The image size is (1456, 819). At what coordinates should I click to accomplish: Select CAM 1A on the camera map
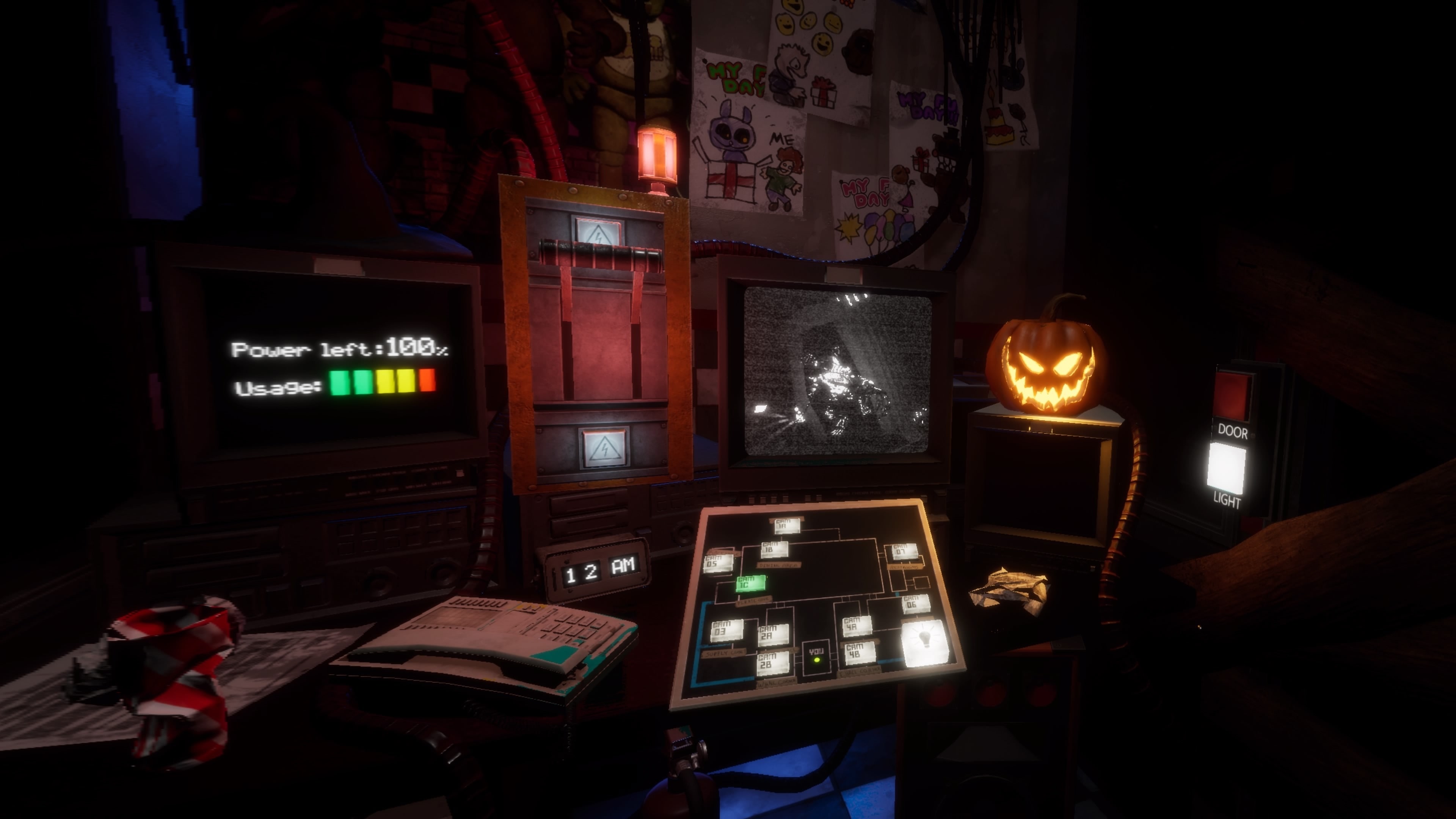788,526
